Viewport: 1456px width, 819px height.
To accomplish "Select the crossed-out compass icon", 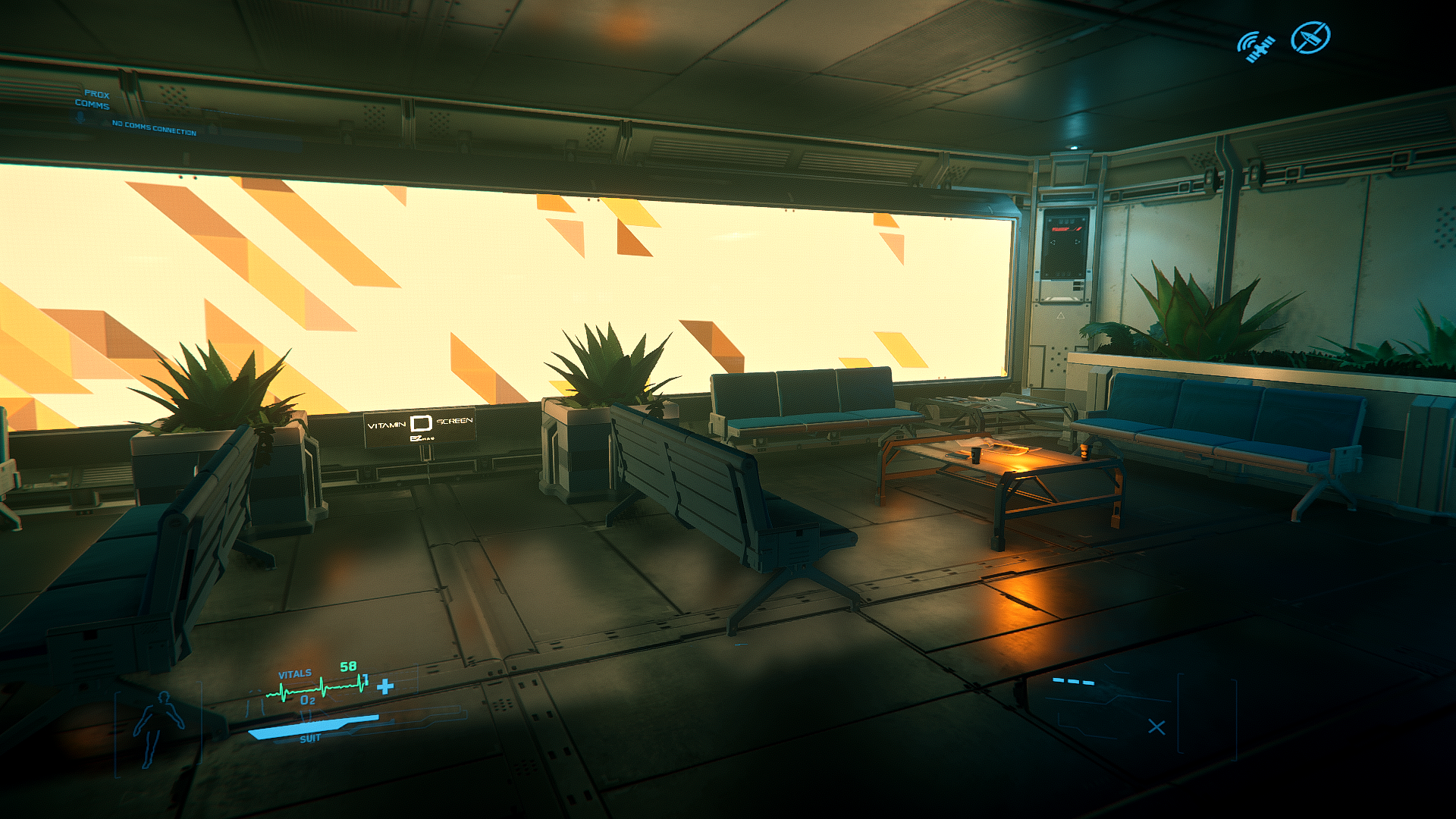I will [x=1310, y=38].
